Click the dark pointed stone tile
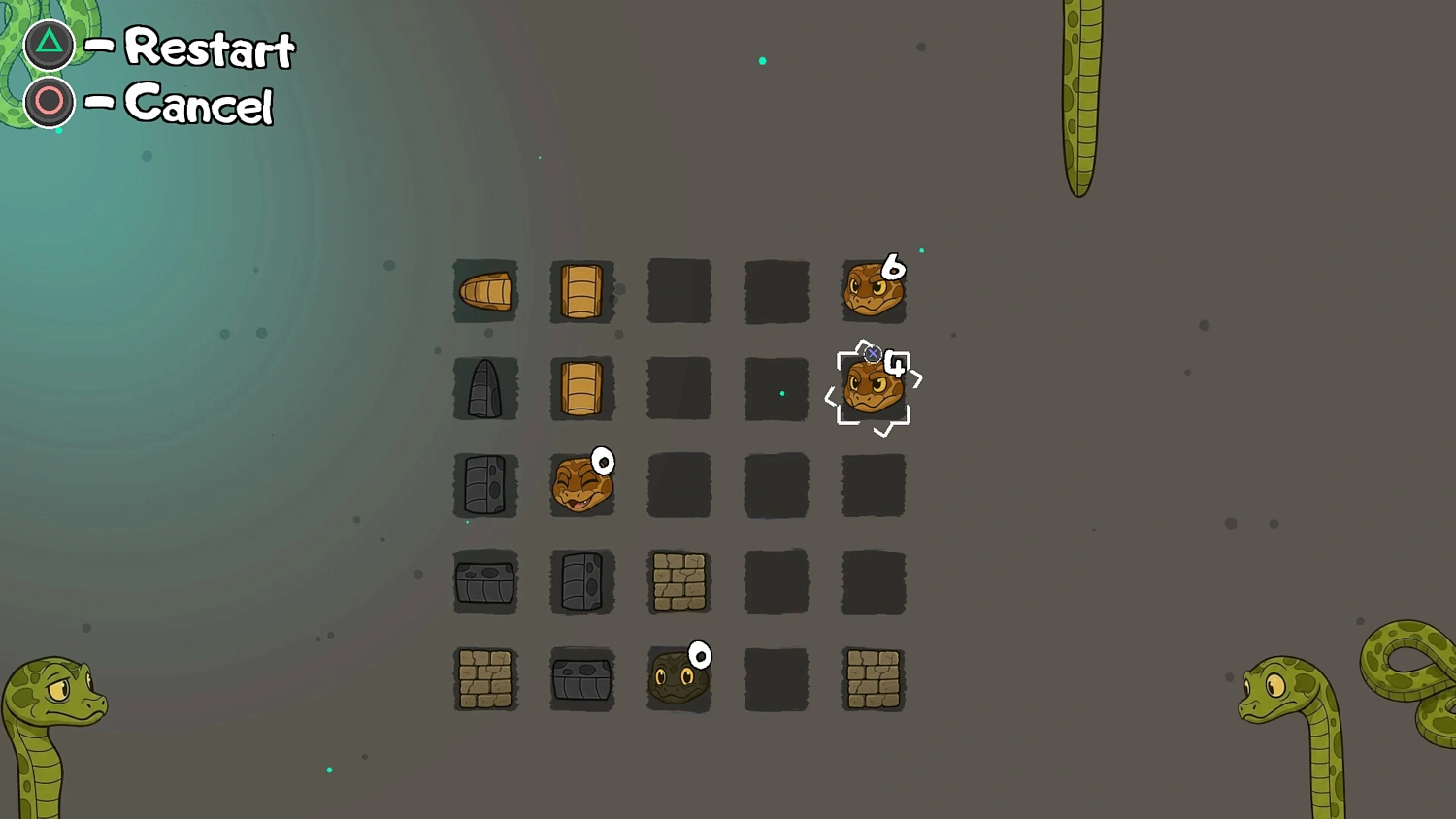Screen dimensions: 1456x819 (x=485, y=388)
